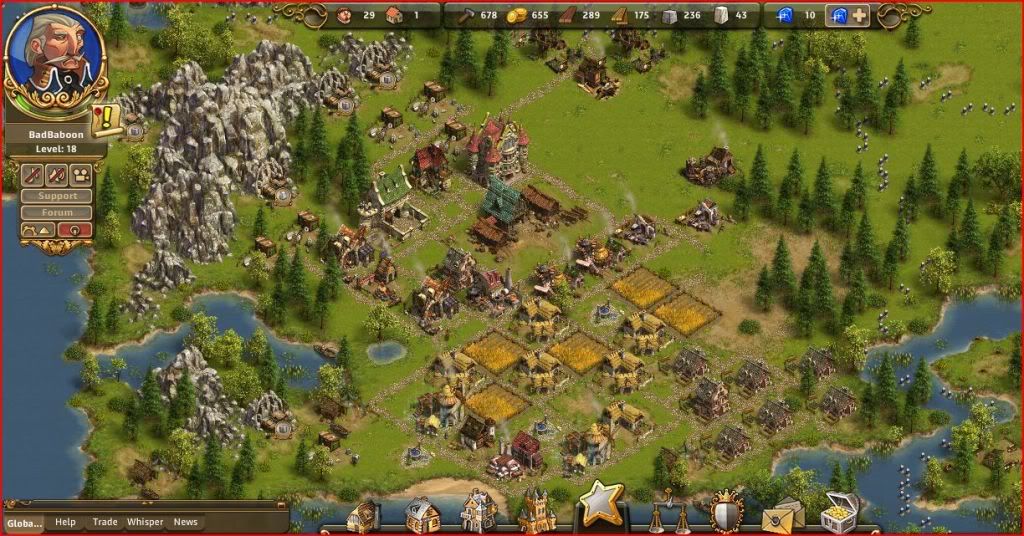Select the Whisper chat tab
1024x536 pixels.
[x=145, y=522]
